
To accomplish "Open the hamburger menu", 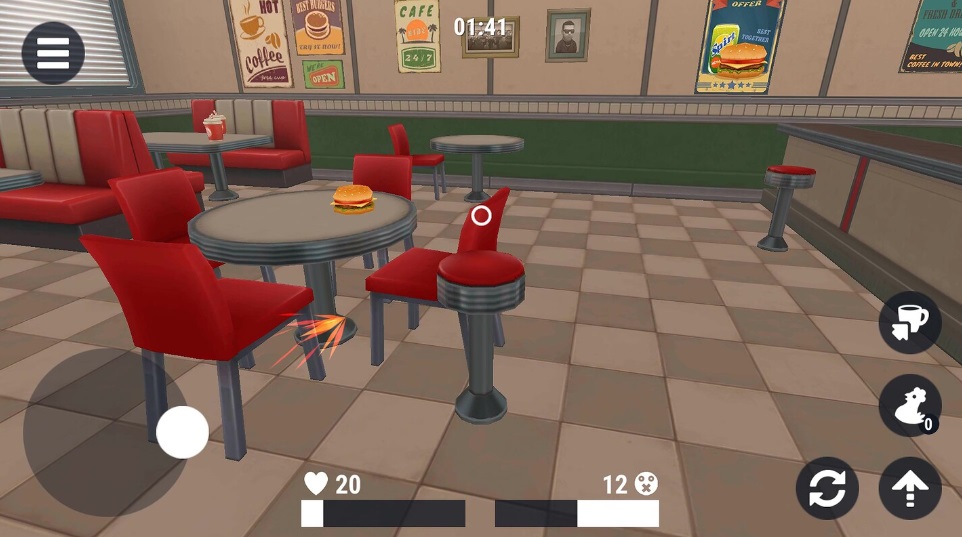I will click(x=53, y=53).
